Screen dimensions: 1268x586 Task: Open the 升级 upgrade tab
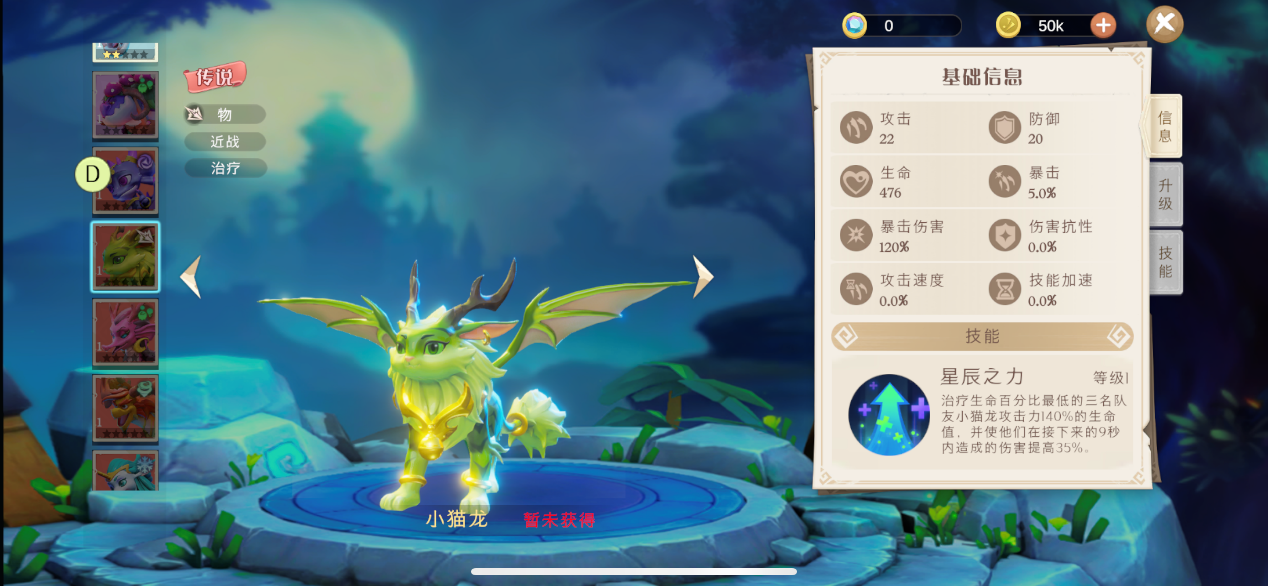[x=1165, y=194]
